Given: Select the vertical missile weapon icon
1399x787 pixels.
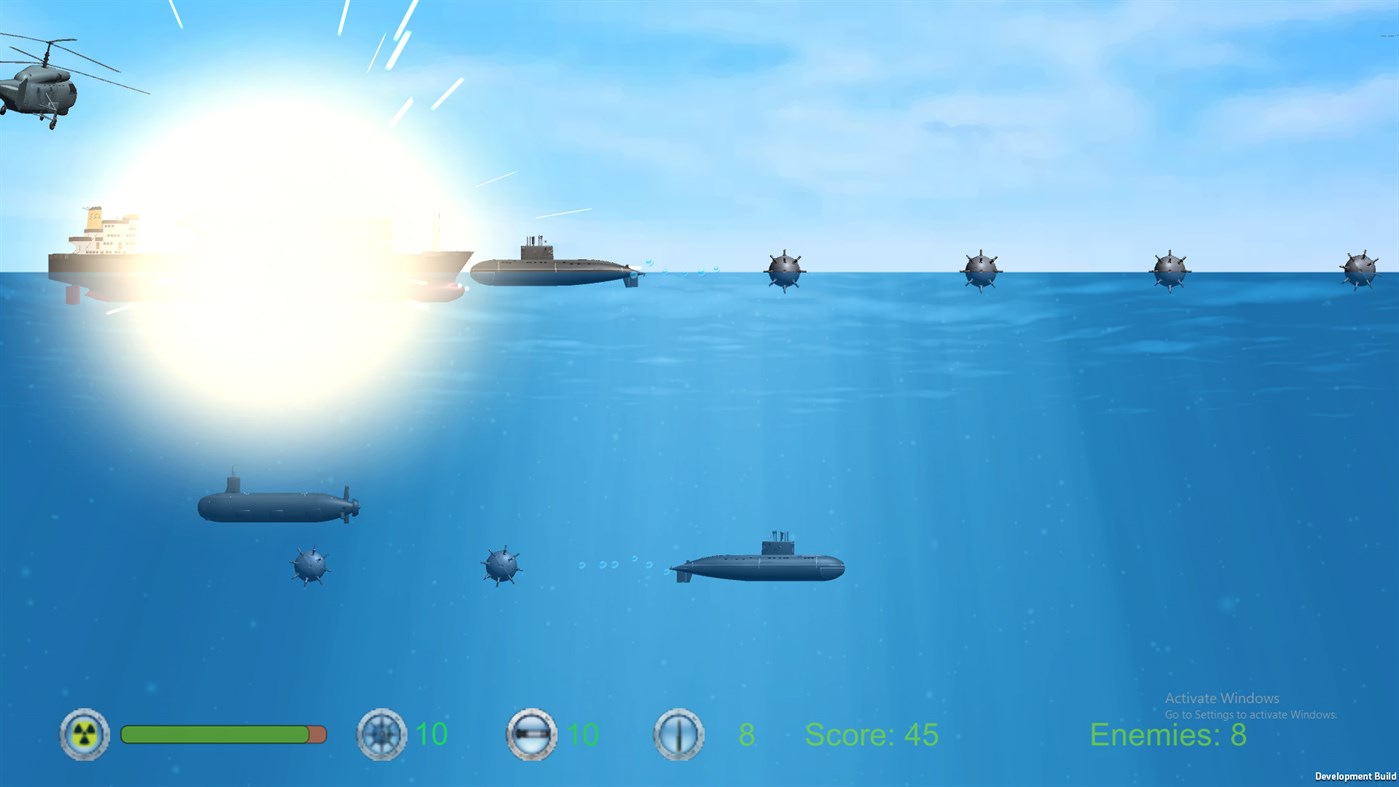Looking at the screenshot, I should tap(679, 734).
